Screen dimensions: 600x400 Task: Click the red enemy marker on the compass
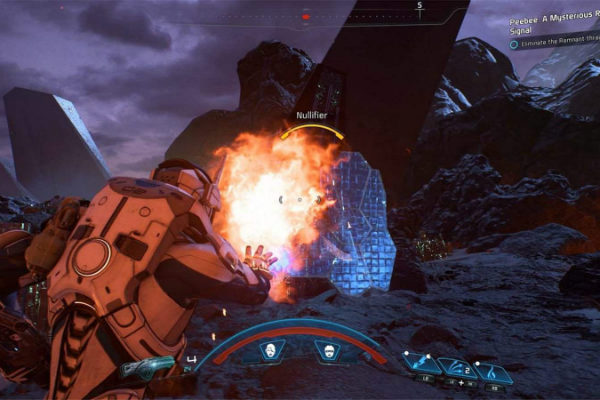click(x=306, y=16)
